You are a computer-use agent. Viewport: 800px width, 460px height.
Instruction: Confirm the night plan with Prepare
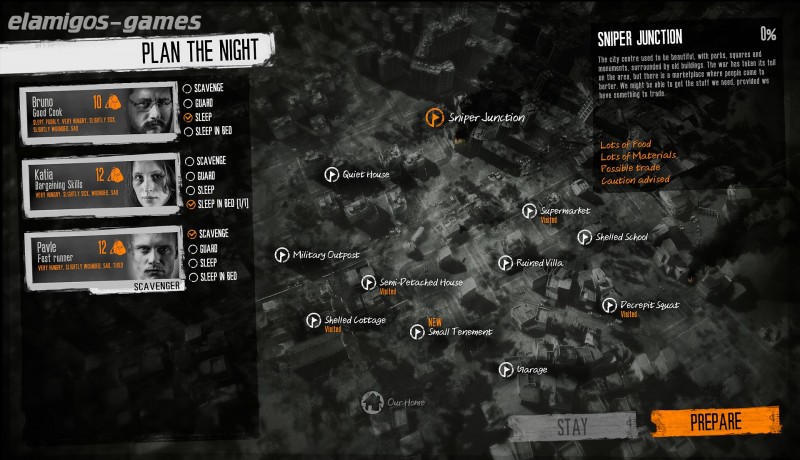[714, 421]
